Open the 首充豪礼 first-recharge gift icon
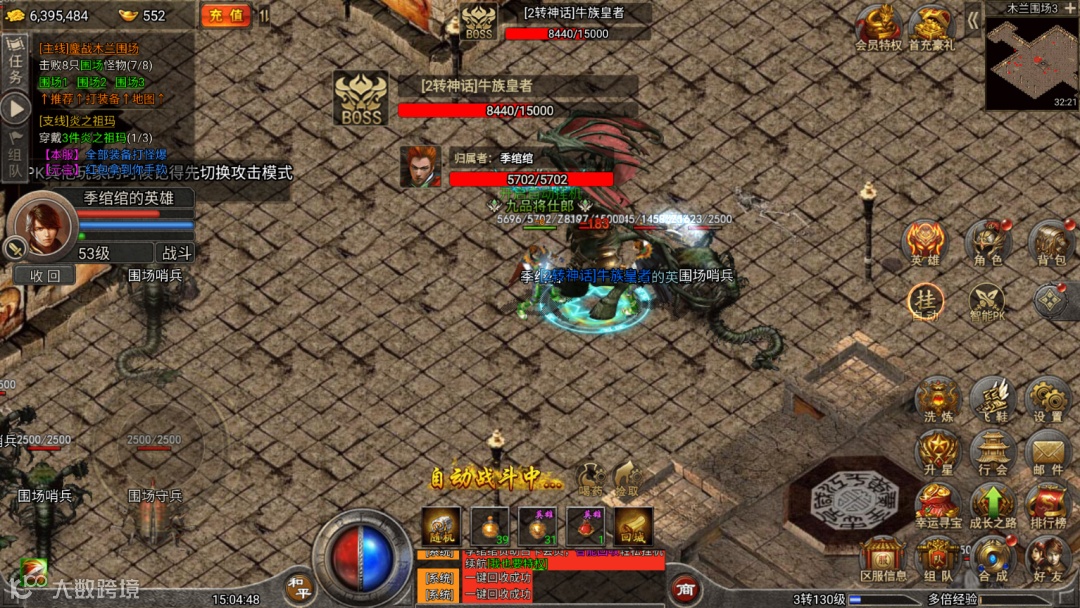This screenshot has height=608, width=1080. coord(932,26)
